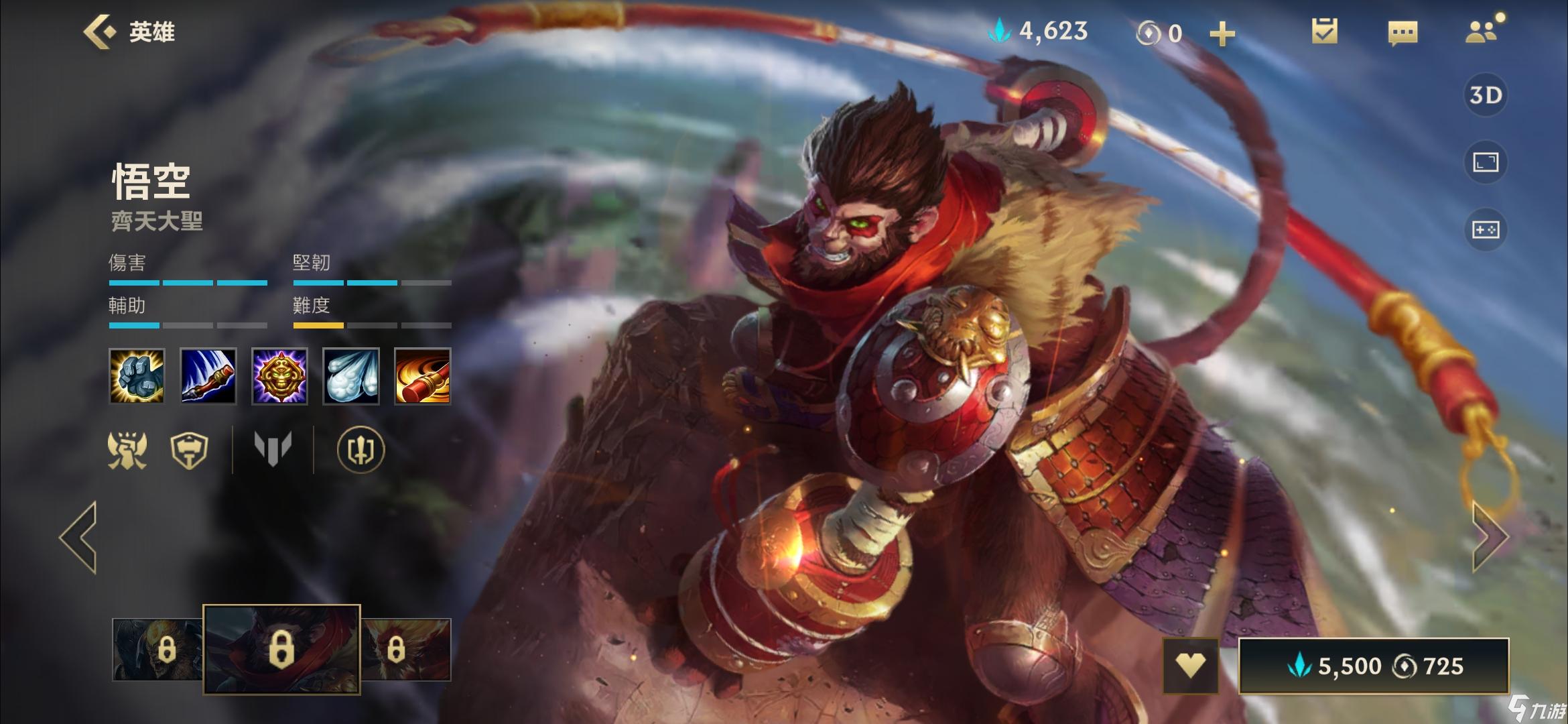The width and height of the screenshot is (1568, 724).
Task: Select the stone fist passive ability icon
Action: point(137,376)
